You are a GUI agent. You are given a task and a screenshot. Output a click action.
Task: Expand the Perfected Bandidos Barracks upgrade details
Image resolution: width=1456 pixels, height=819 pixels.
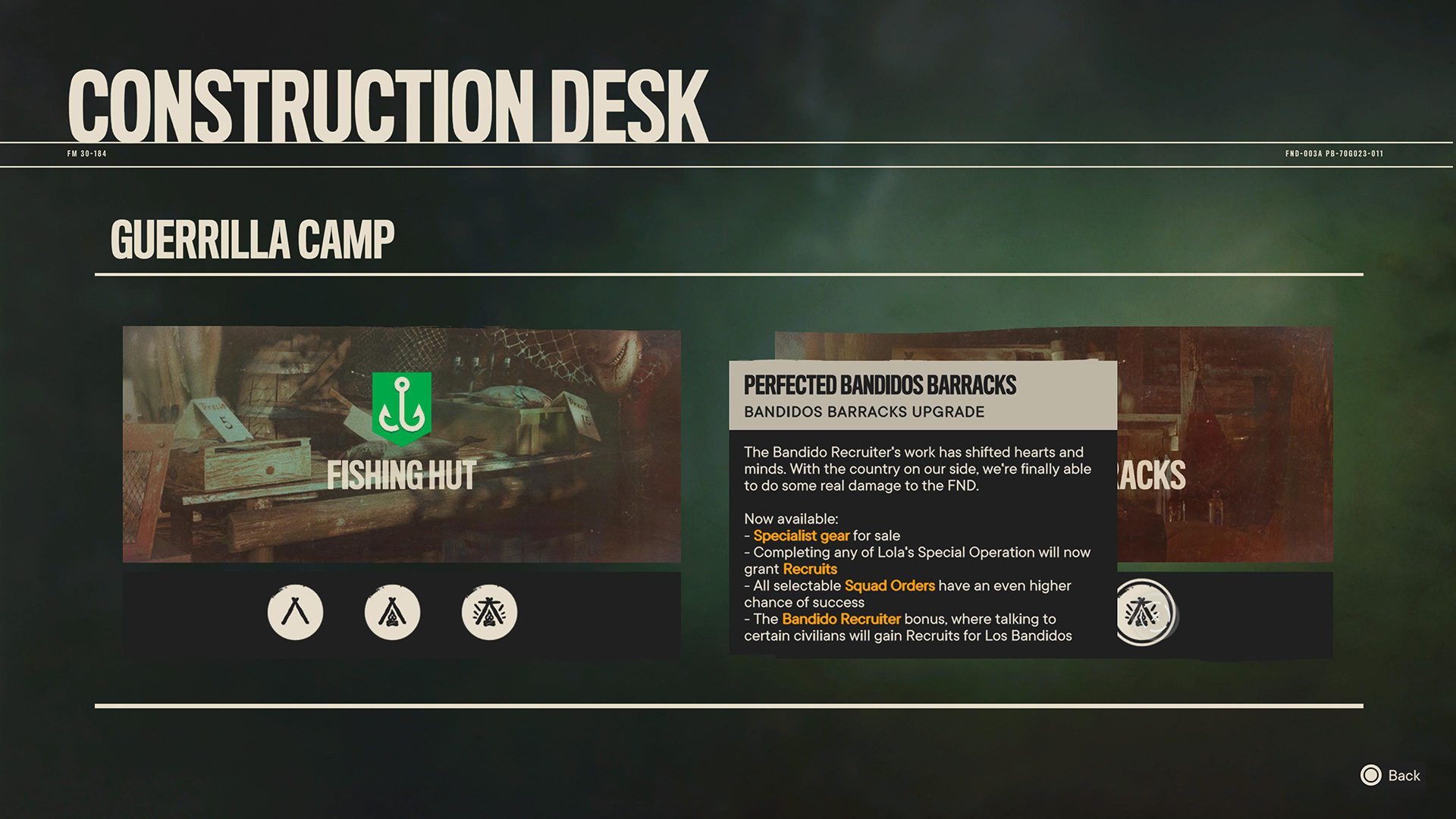click(880, 385)
